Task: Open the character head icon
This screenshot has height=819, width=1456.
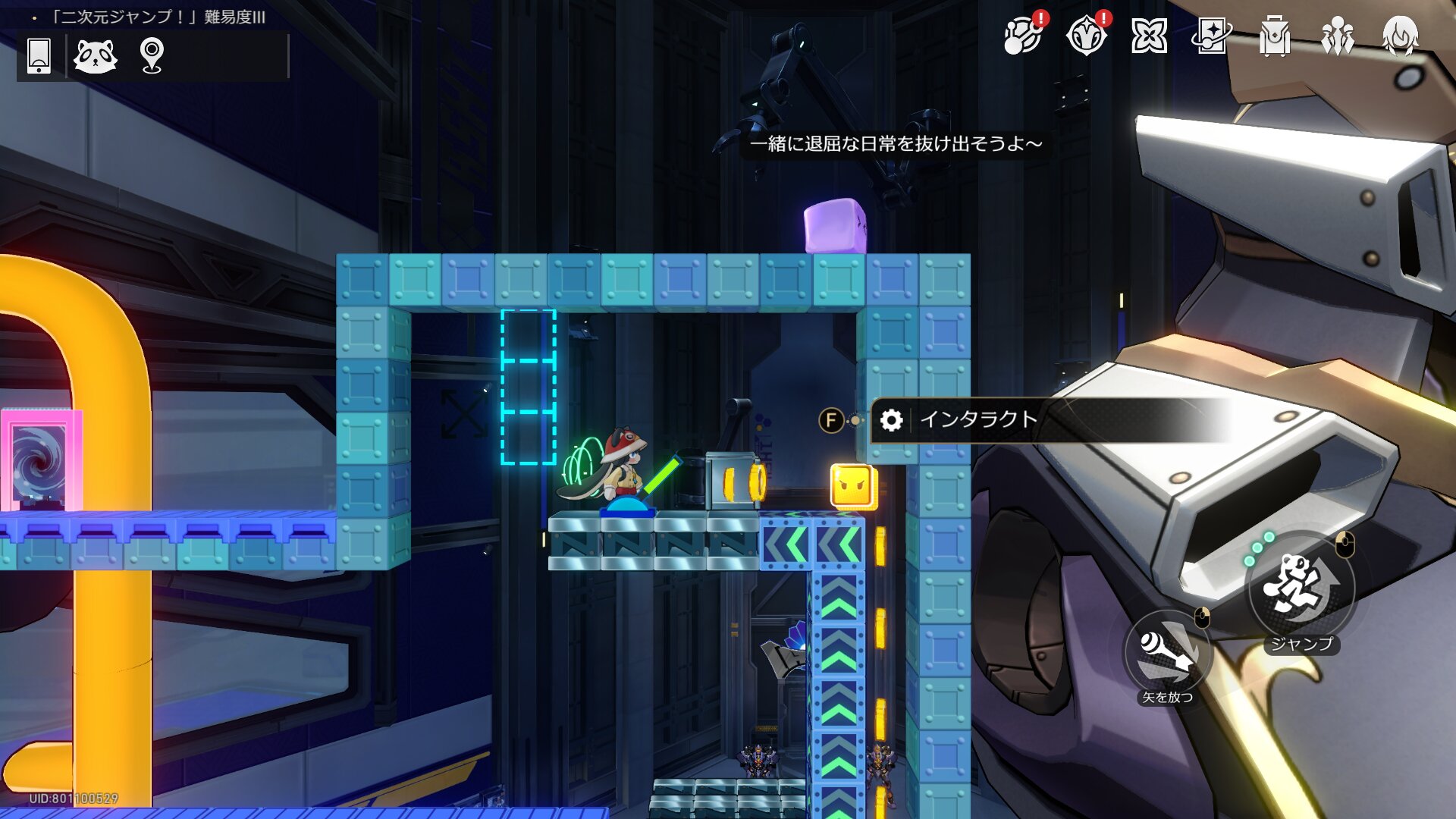Action: click(1400, 36)
